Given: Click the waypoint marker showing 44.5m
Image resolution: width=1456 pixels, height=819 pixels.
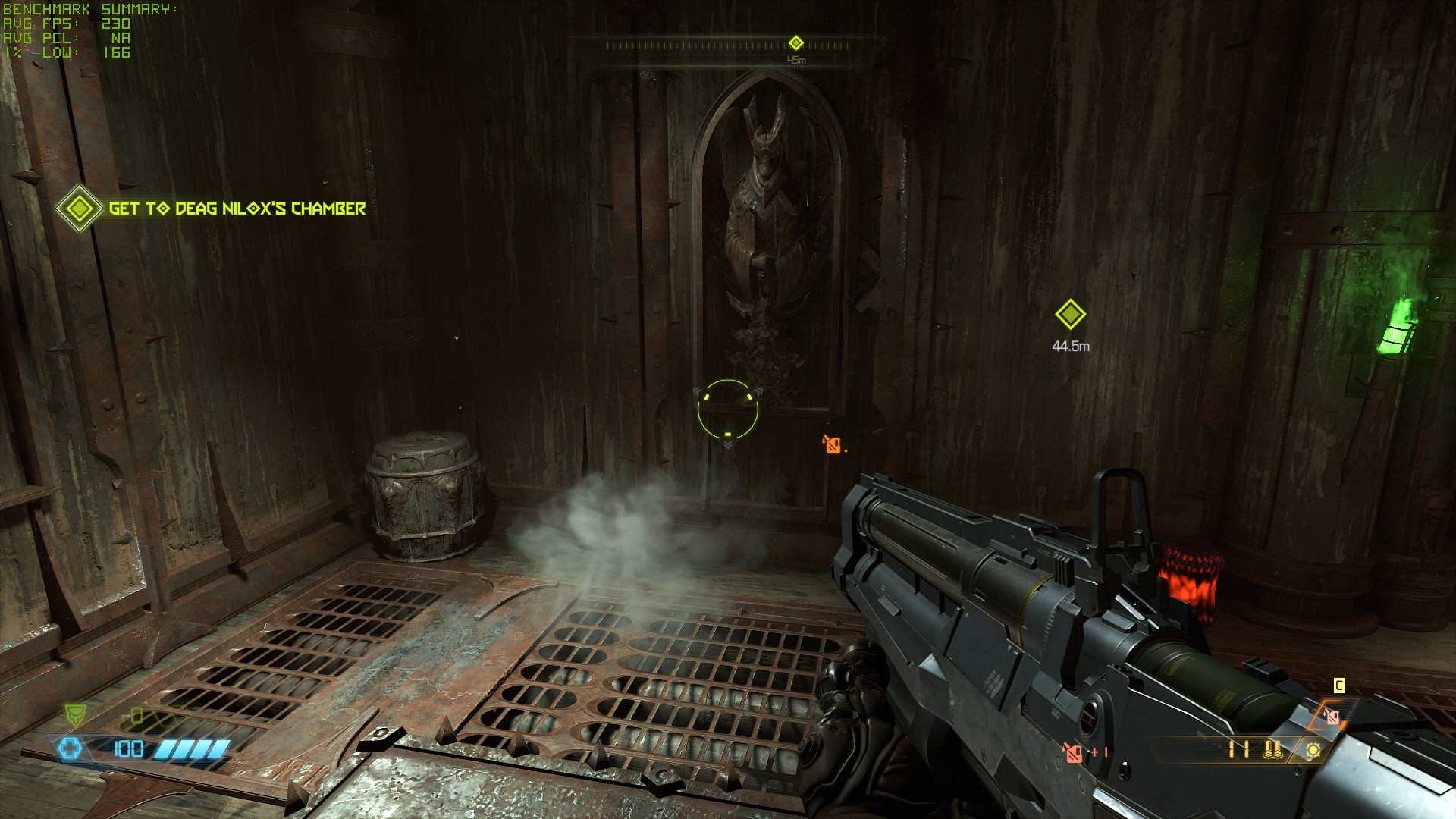Looking at the screenshot, I should click(1070, 314).
